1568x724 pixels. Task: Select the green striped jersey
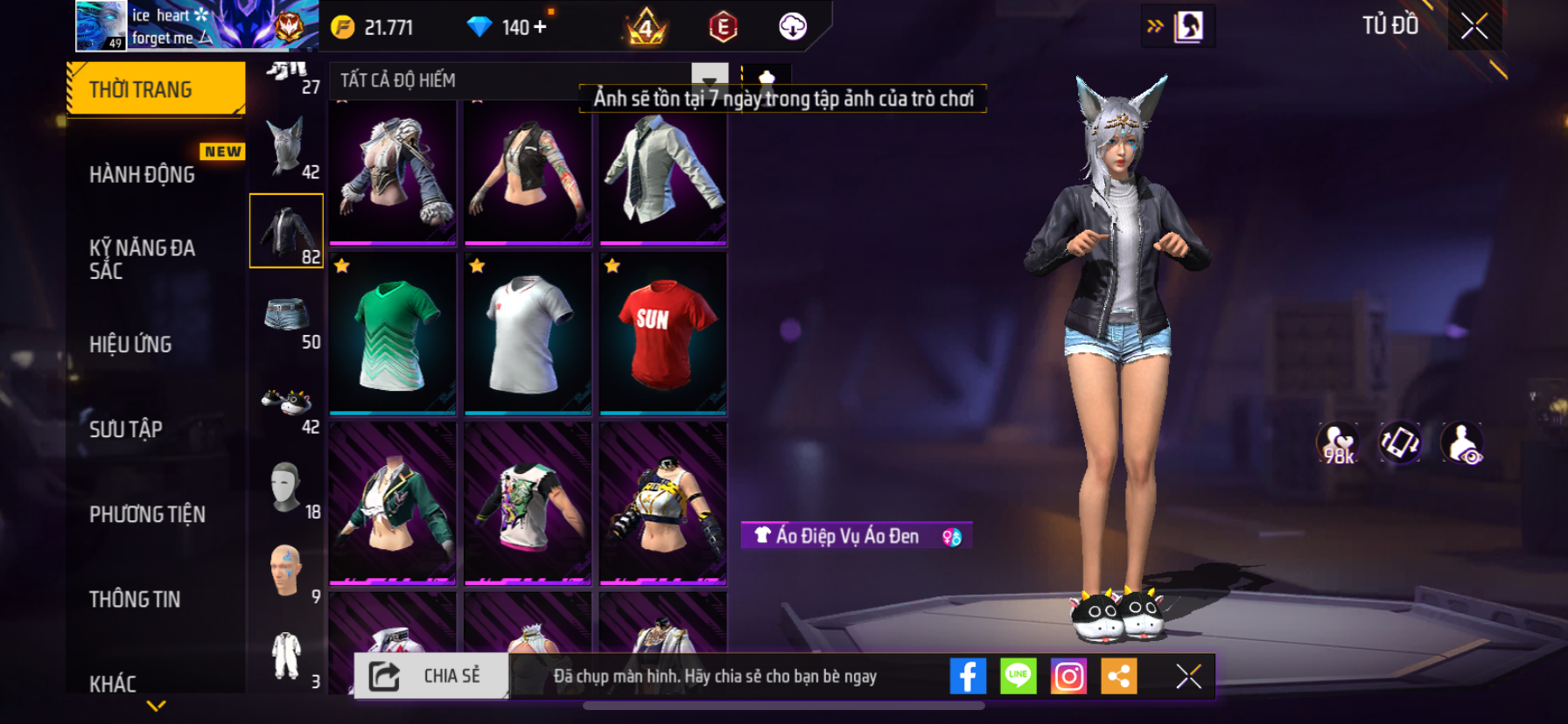pos(393,333)
